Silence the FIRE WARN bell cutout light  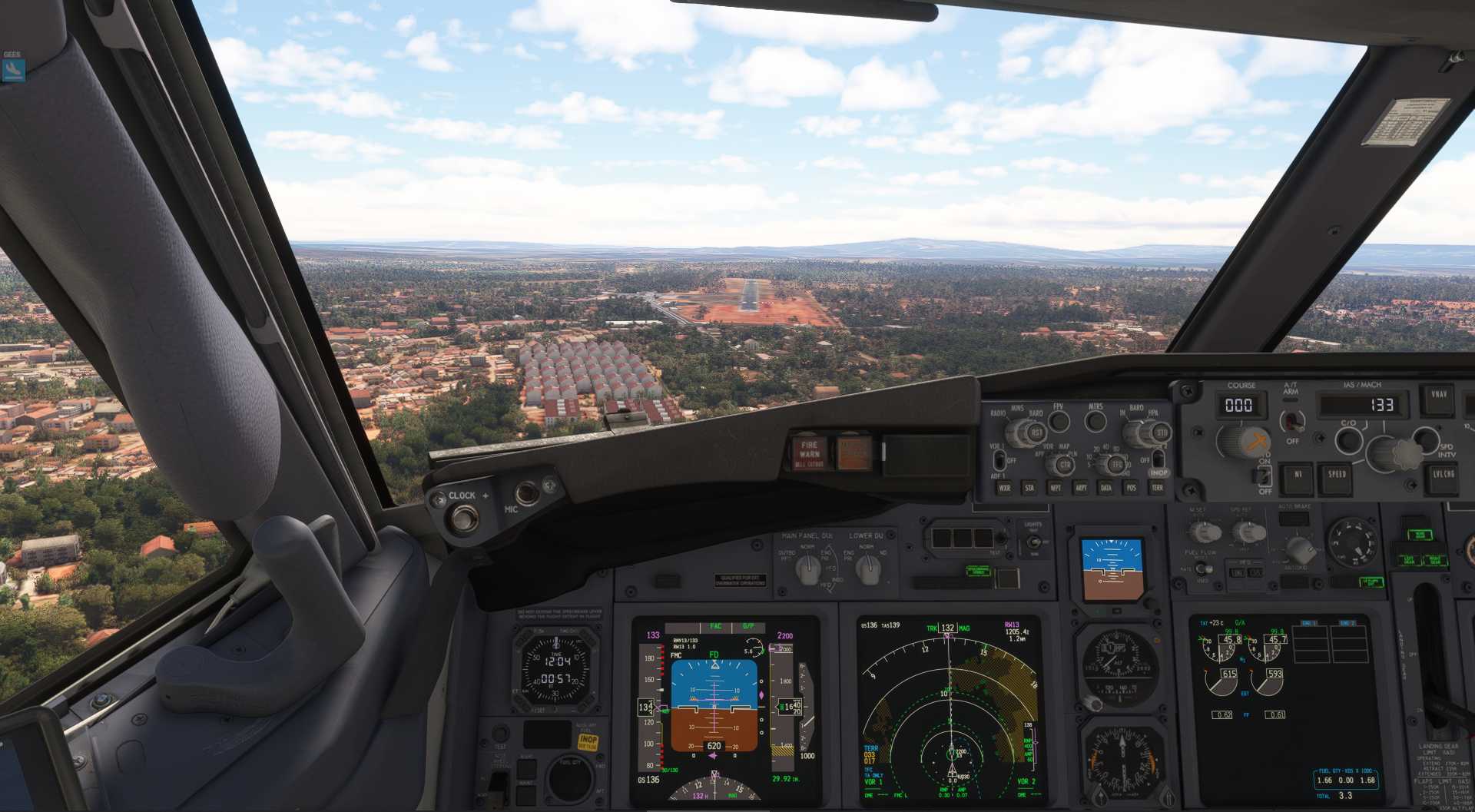point(809,453)
